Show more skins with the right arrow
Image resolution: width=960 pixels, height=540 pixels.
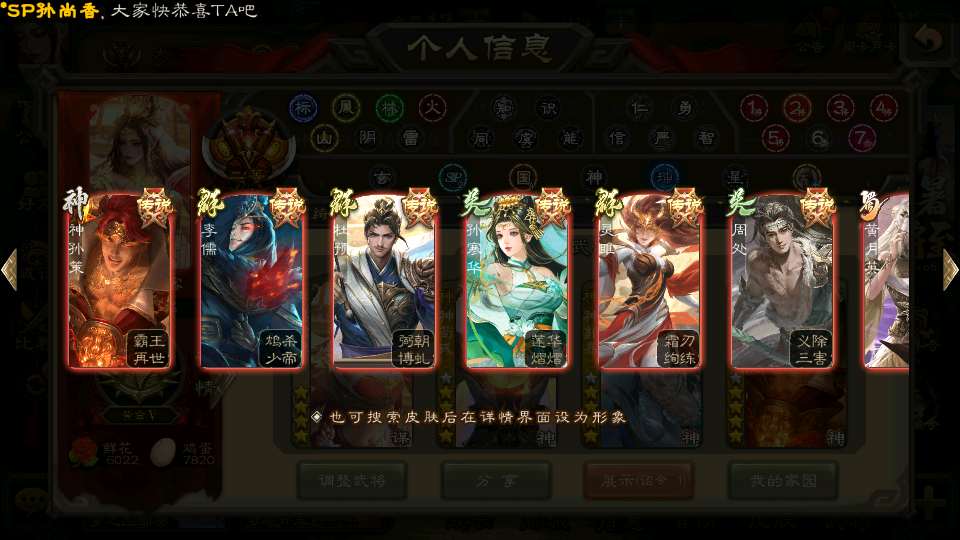949,270
